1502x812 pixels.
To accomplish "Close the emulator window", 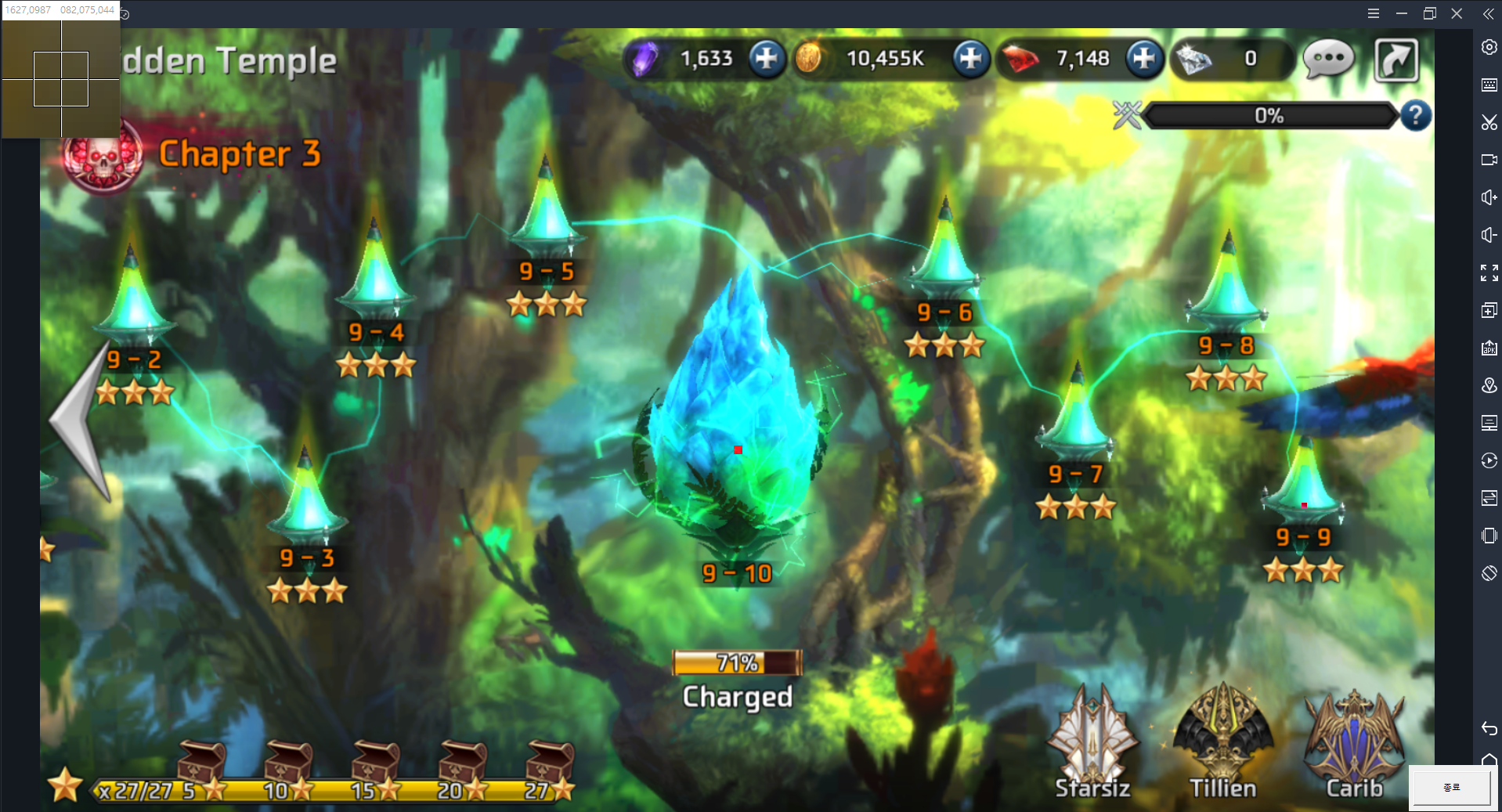I will coord(1457,13).
